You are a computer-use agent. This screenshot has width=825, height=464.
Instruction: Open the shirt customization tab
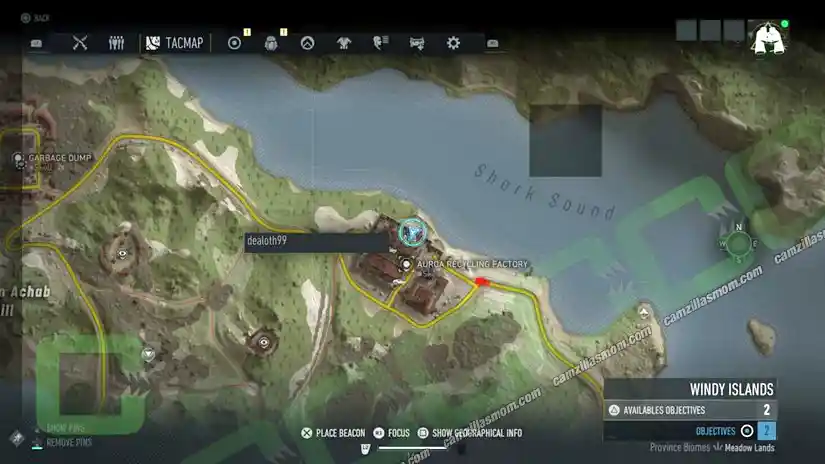point(344,43)
